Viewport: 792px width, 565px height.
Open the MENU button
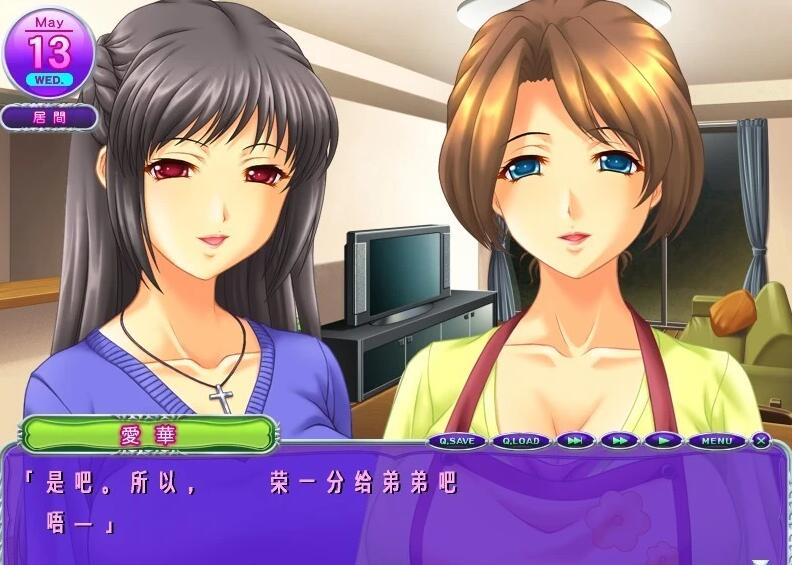pyautogui.click(x=716, y=440)
